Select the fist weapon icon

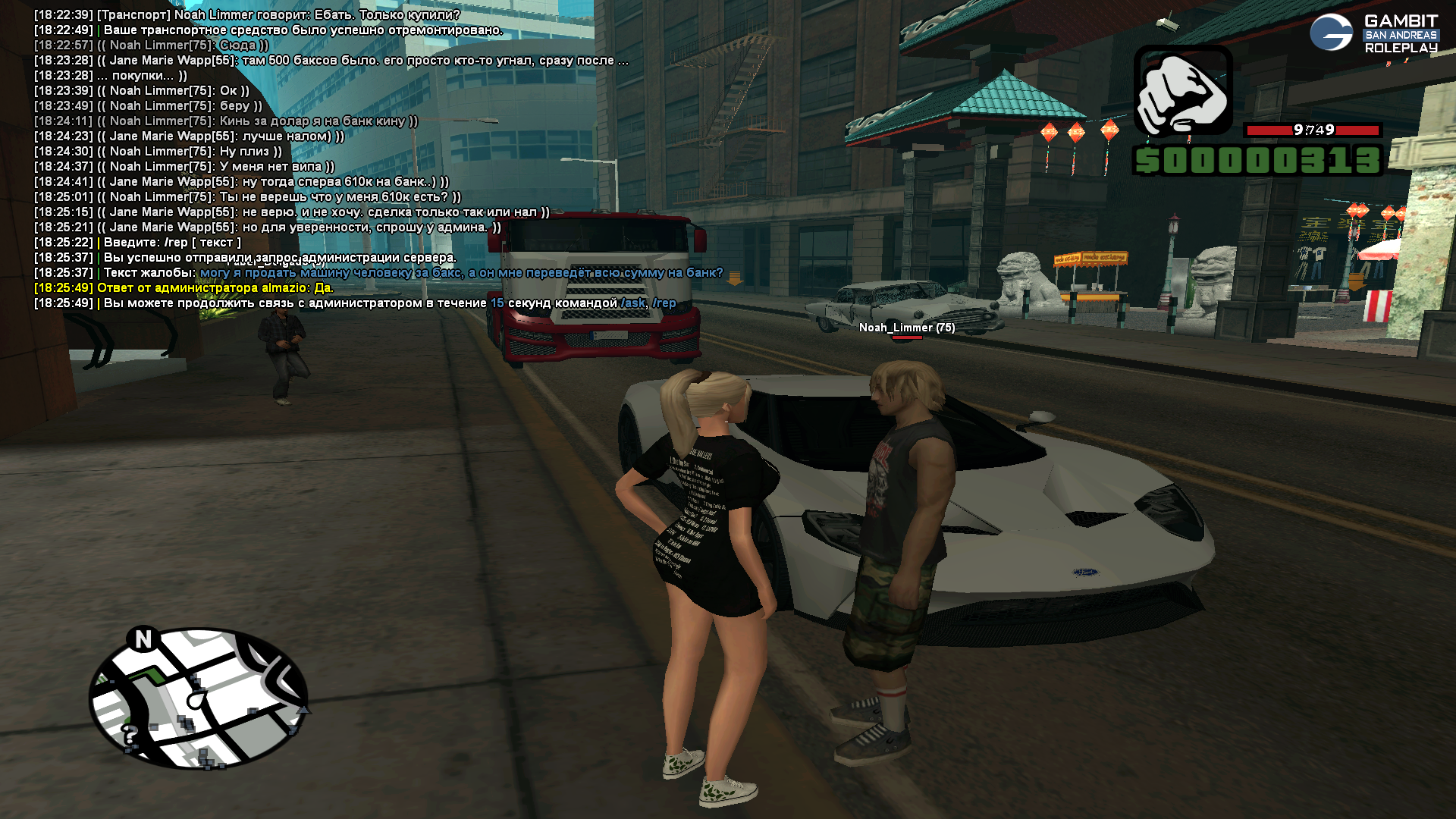click(x=1183, y=90)
